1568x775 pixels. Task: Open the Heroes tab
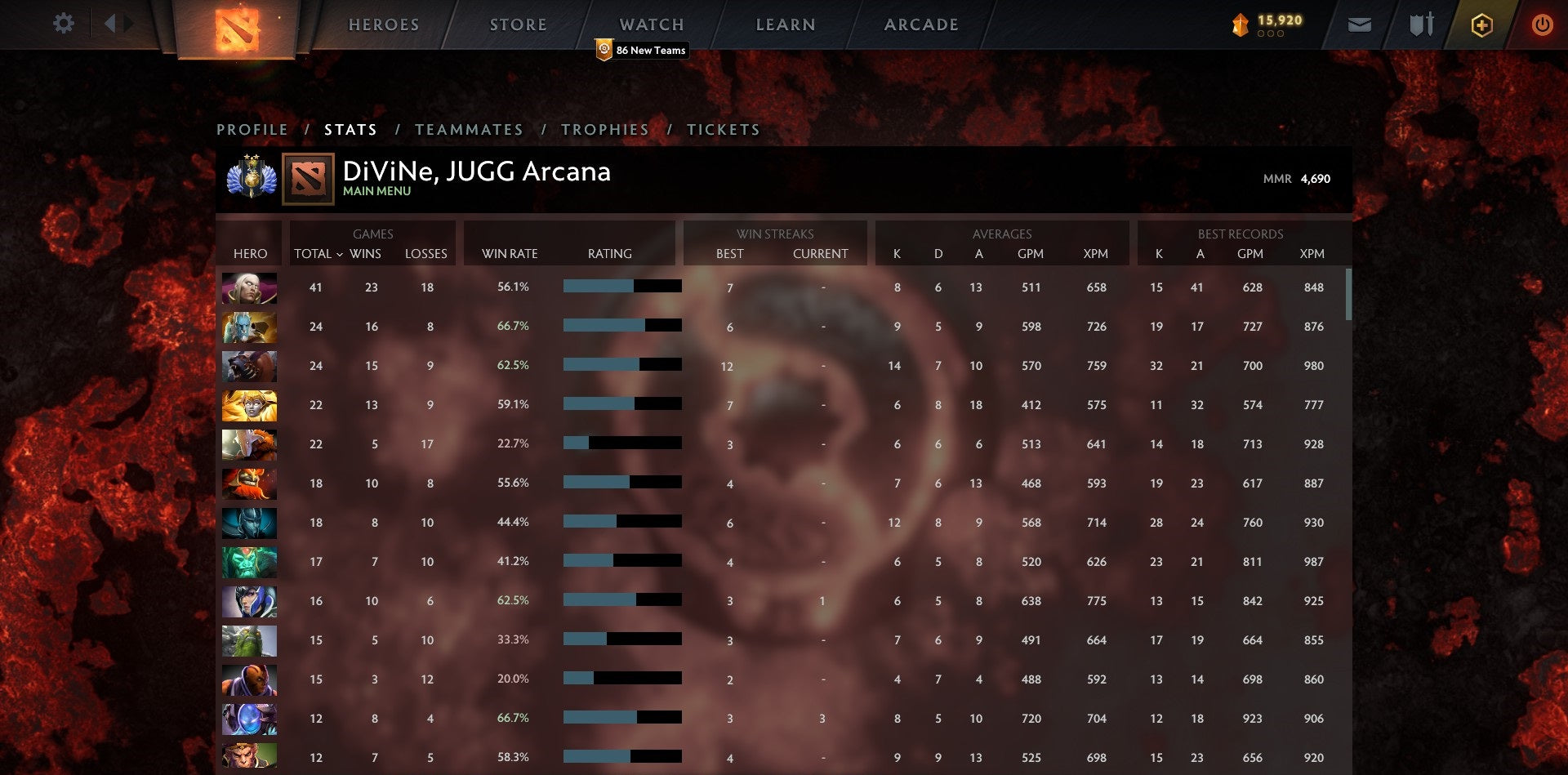(384, 24)
